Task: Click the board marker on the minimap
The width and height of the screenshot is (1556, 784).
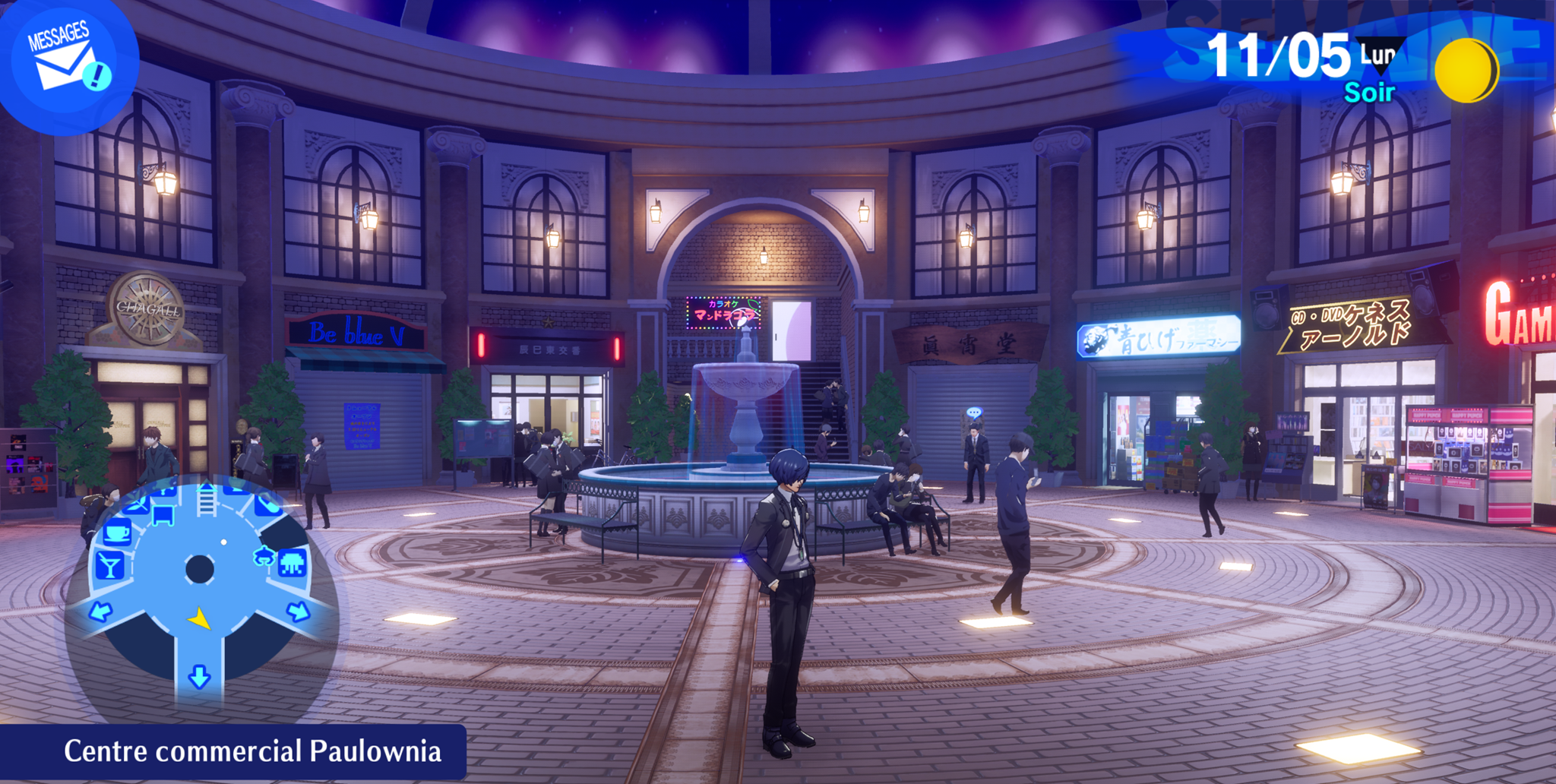Action: point(163,516)
